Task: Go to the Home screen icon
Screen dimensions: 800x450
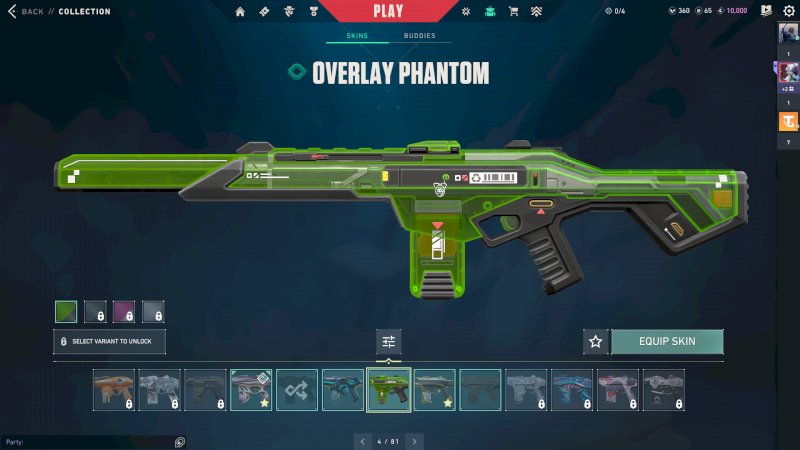Action: coord(240,12)
